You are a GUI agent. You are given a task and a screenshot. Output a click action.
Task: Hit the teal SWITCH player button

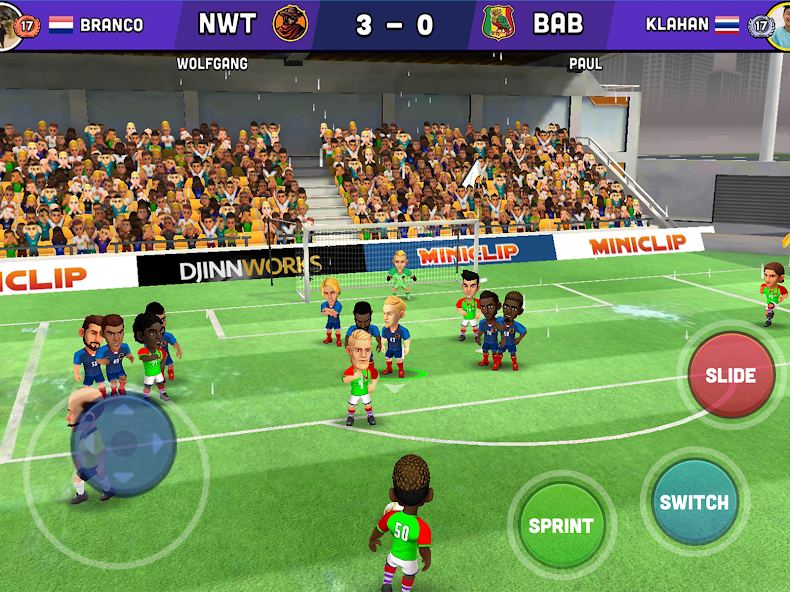tap(694, 502)
